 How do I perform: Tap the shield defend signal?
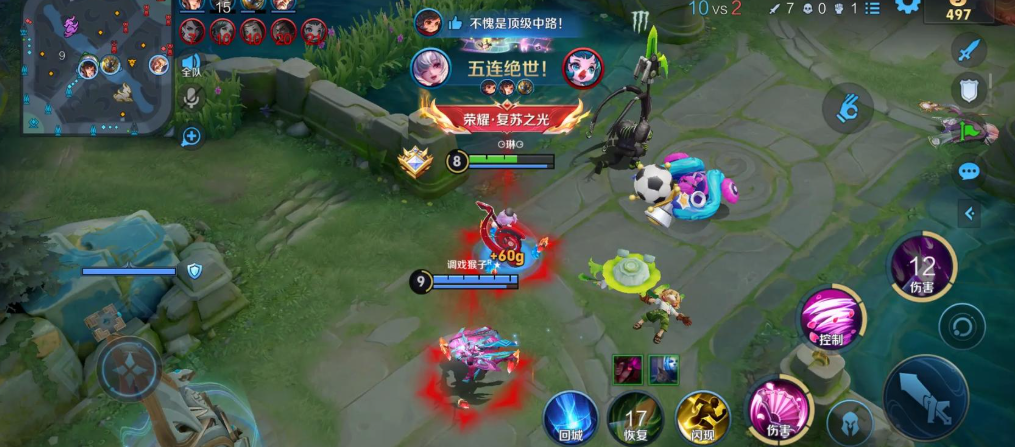(967, 90)
